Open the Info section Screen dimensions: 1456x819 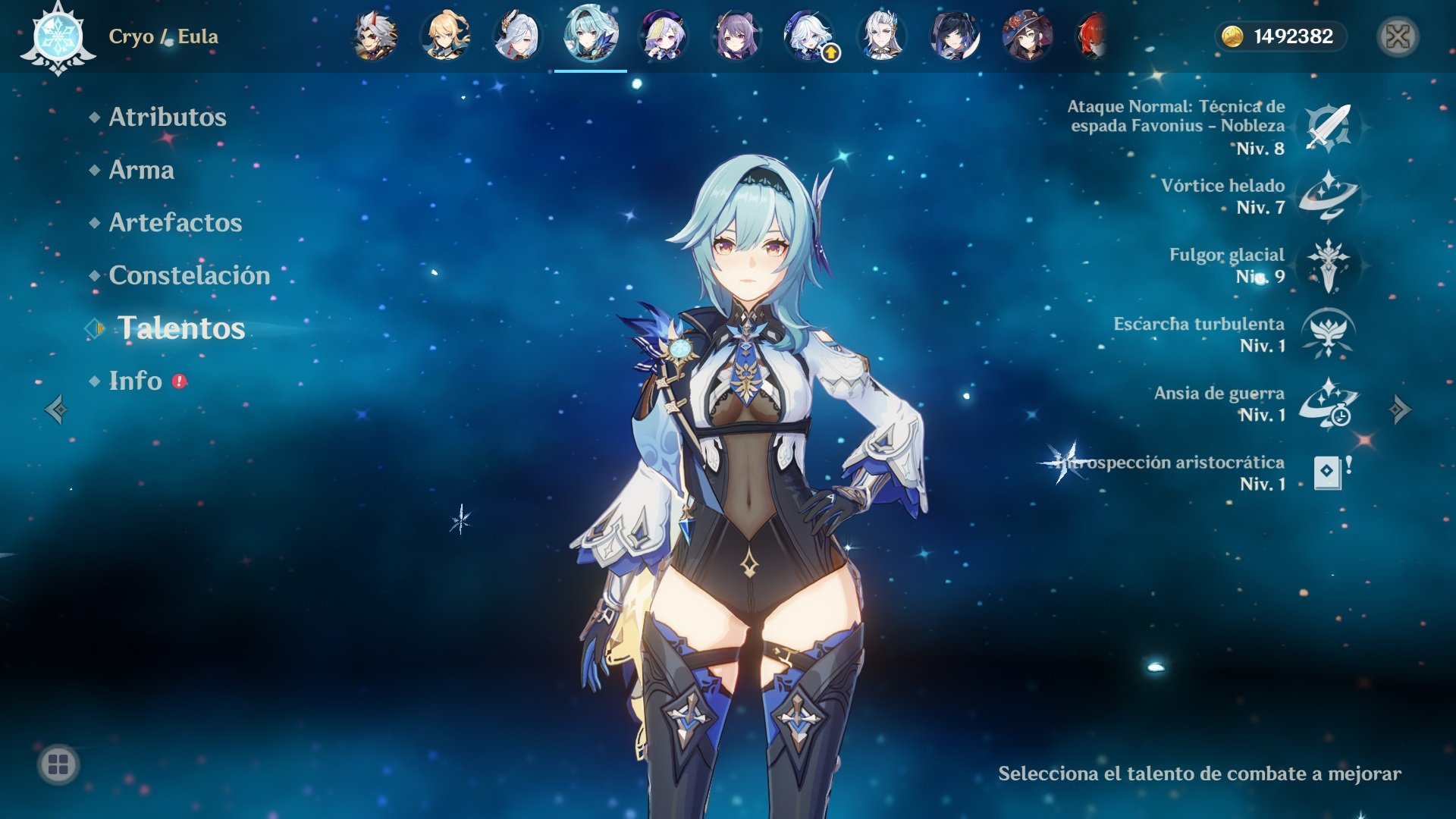(x=136, y=381)
